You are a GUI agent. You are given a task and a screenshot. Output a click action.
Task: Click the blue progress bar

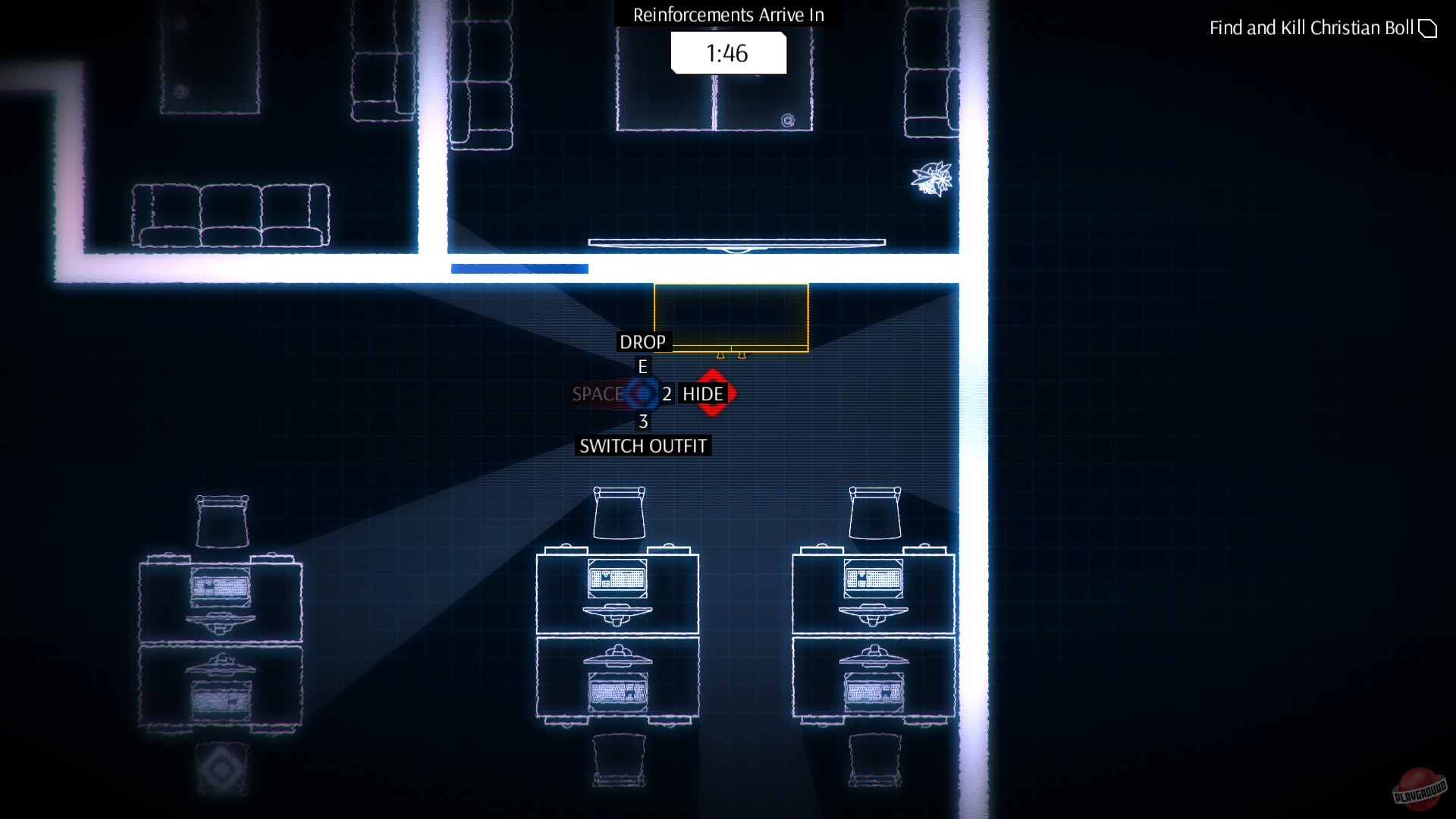[x=519, y=268]
